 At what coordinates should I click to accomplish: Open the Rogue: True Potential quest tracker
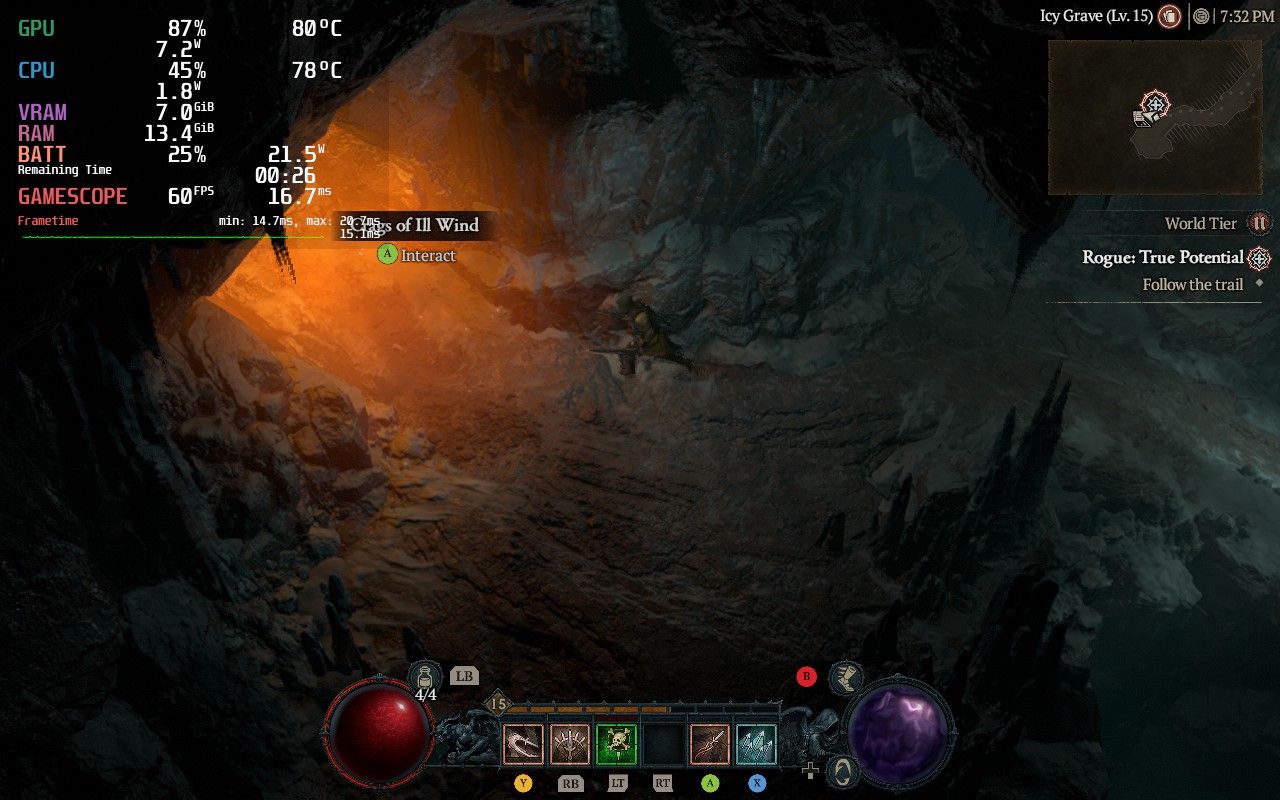click(x=1162, y=257)
